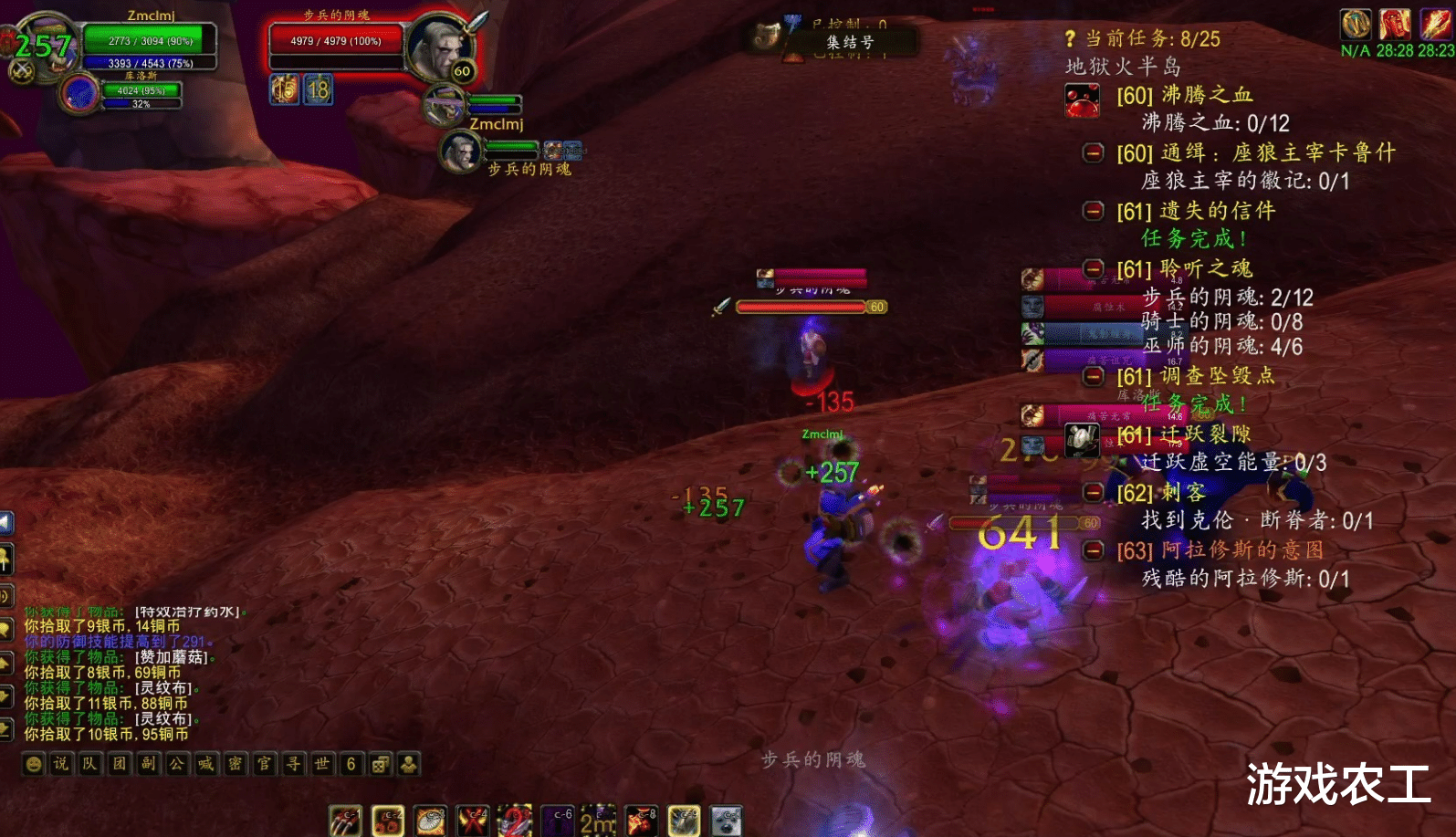Select the pet frame 库洛斯
1456x837 pixels.
[x=81, y=93]
